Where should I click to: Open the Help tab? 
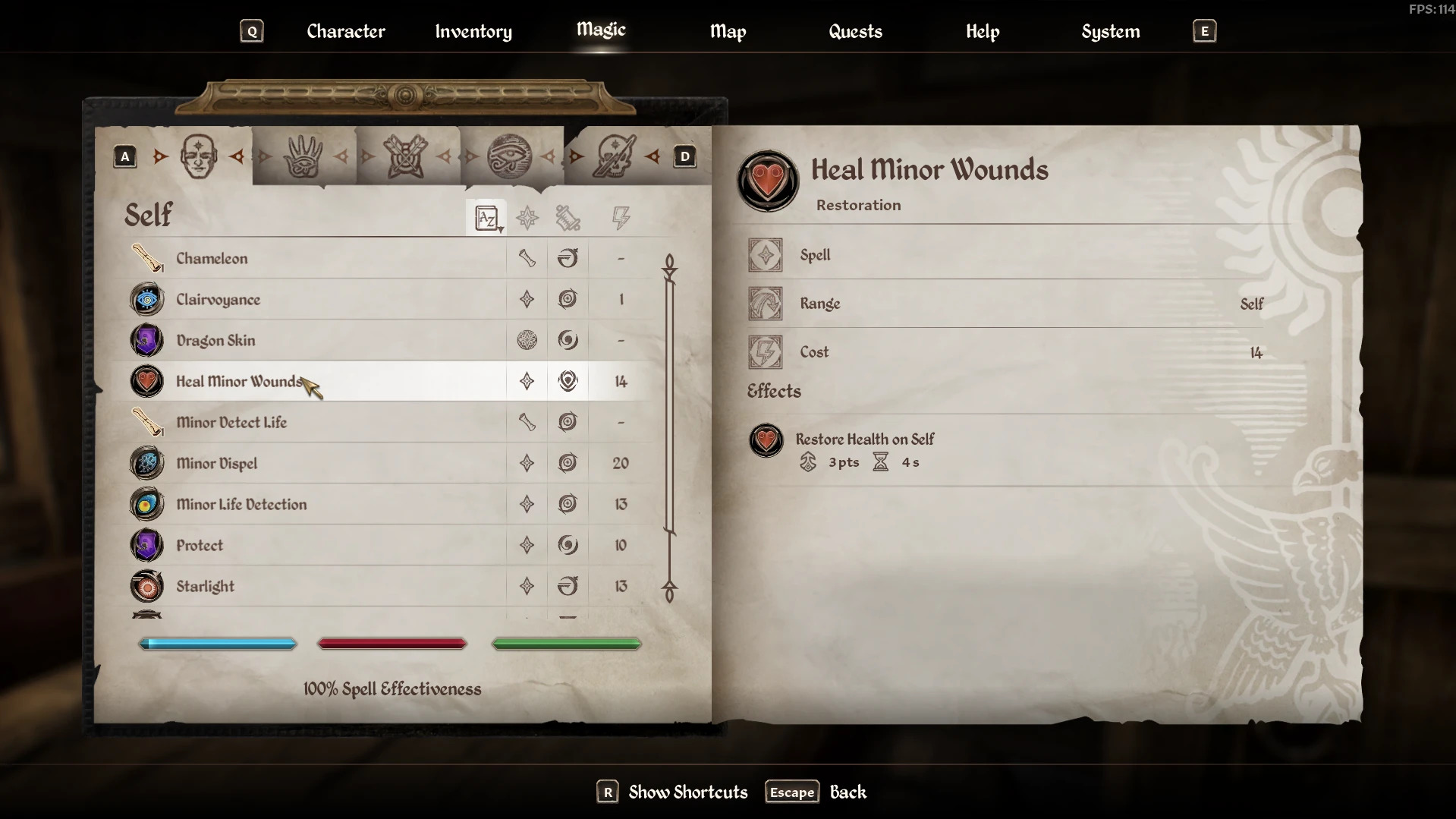[x=982, y=31]
